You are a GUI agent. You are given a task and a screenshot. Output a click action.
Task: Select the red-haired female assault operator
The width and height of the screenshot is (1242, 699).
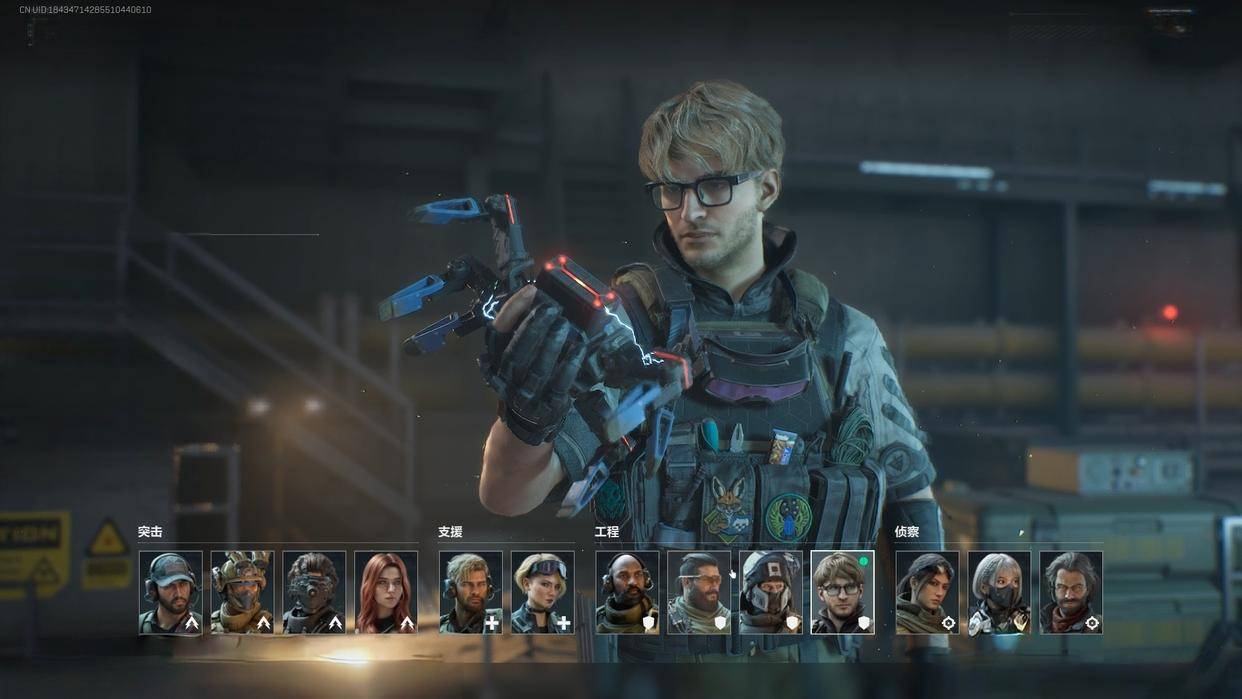[x=386, y=592]
